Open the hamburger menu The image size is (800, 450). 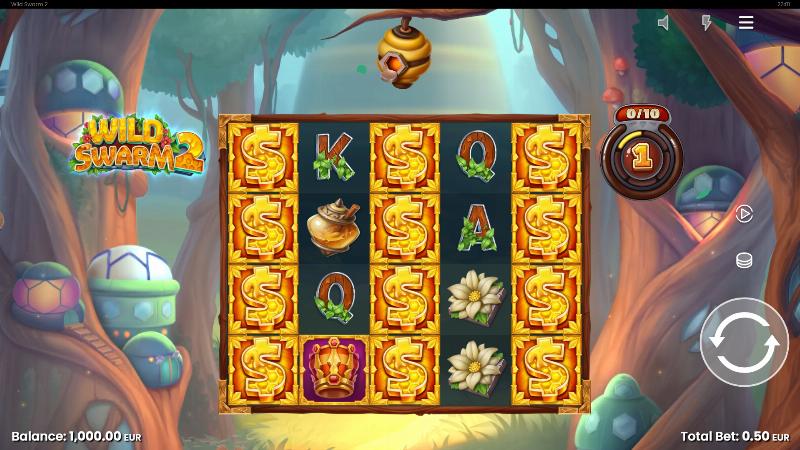pos(746,23)
